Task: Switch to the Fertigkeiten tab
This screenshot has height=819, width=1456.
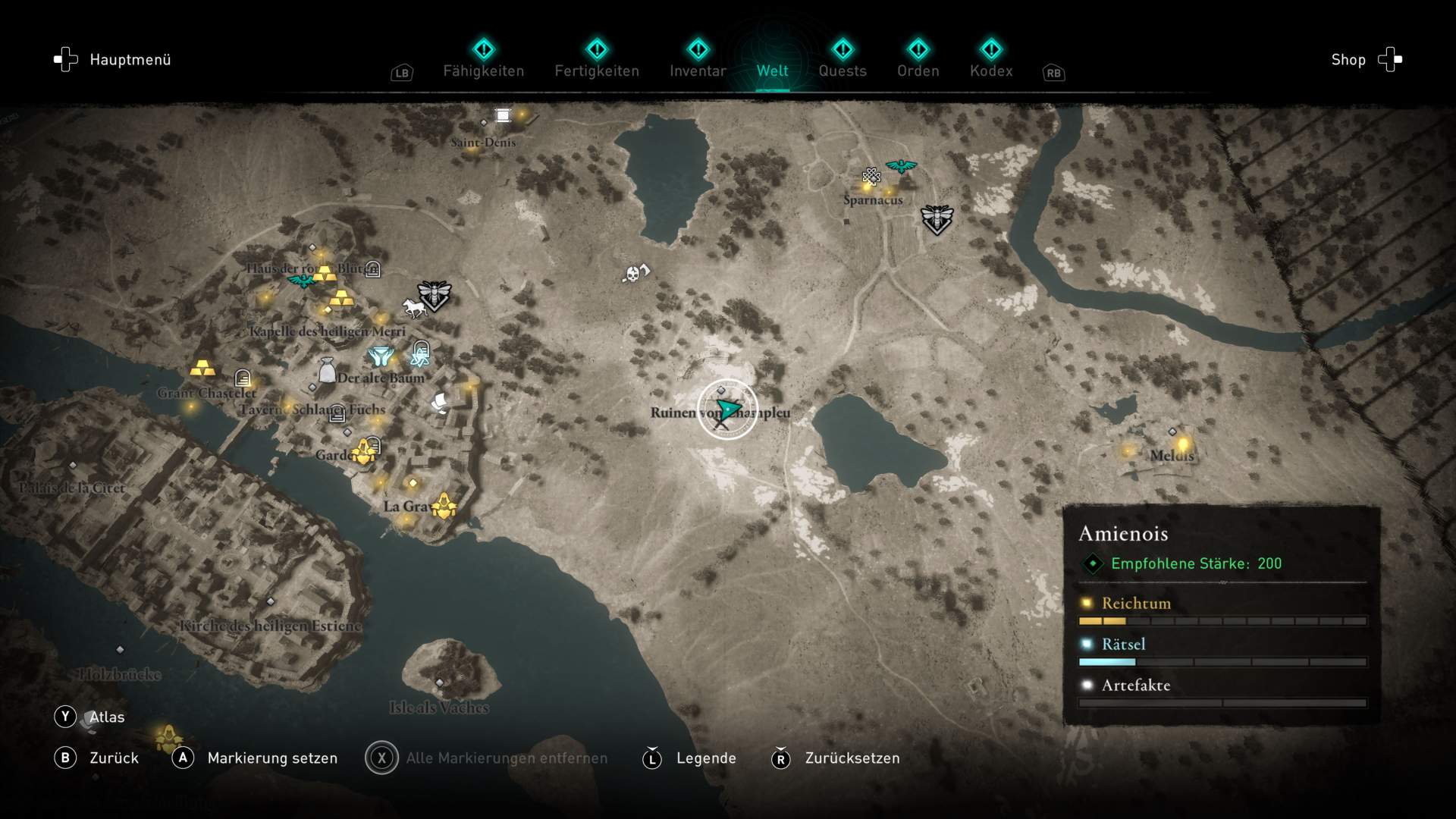Action: (597, 71)
